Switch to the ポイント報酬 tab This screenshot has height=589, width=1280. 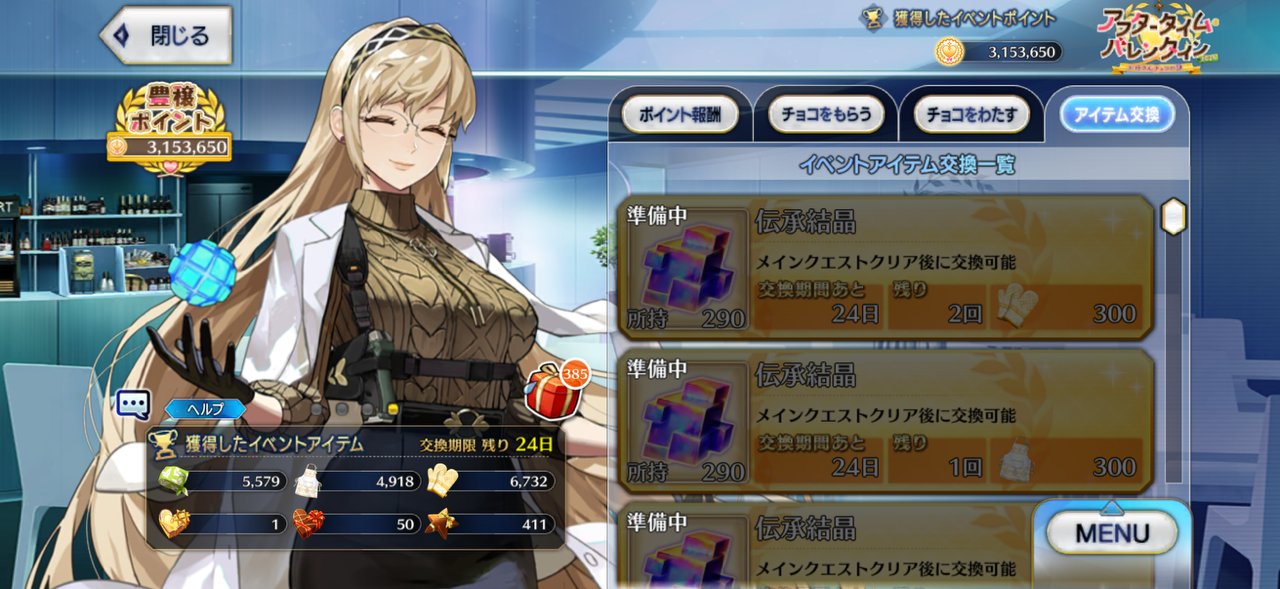[680, 115]
